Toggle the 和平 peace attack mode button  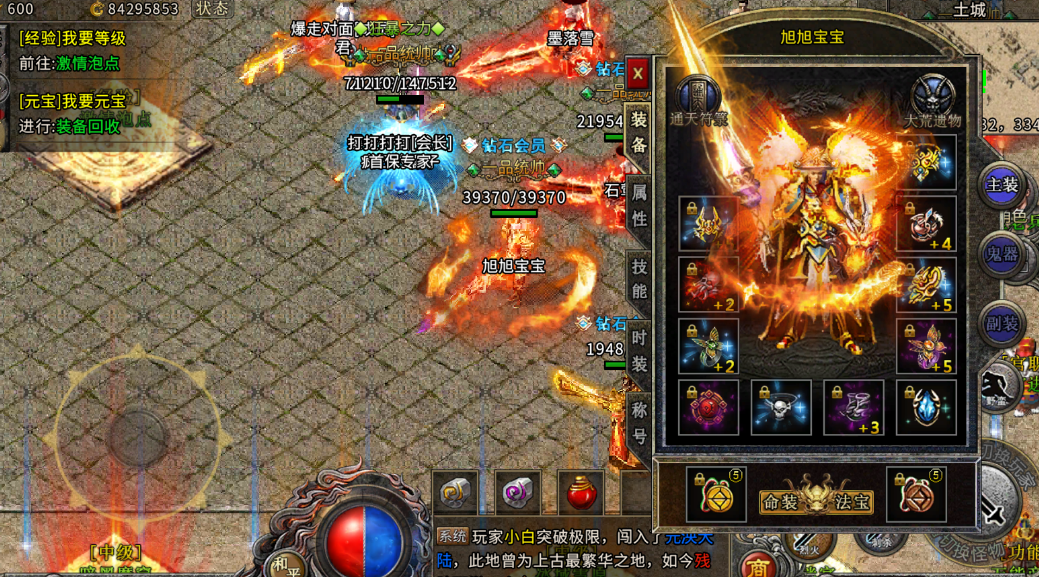click(287, 564)
